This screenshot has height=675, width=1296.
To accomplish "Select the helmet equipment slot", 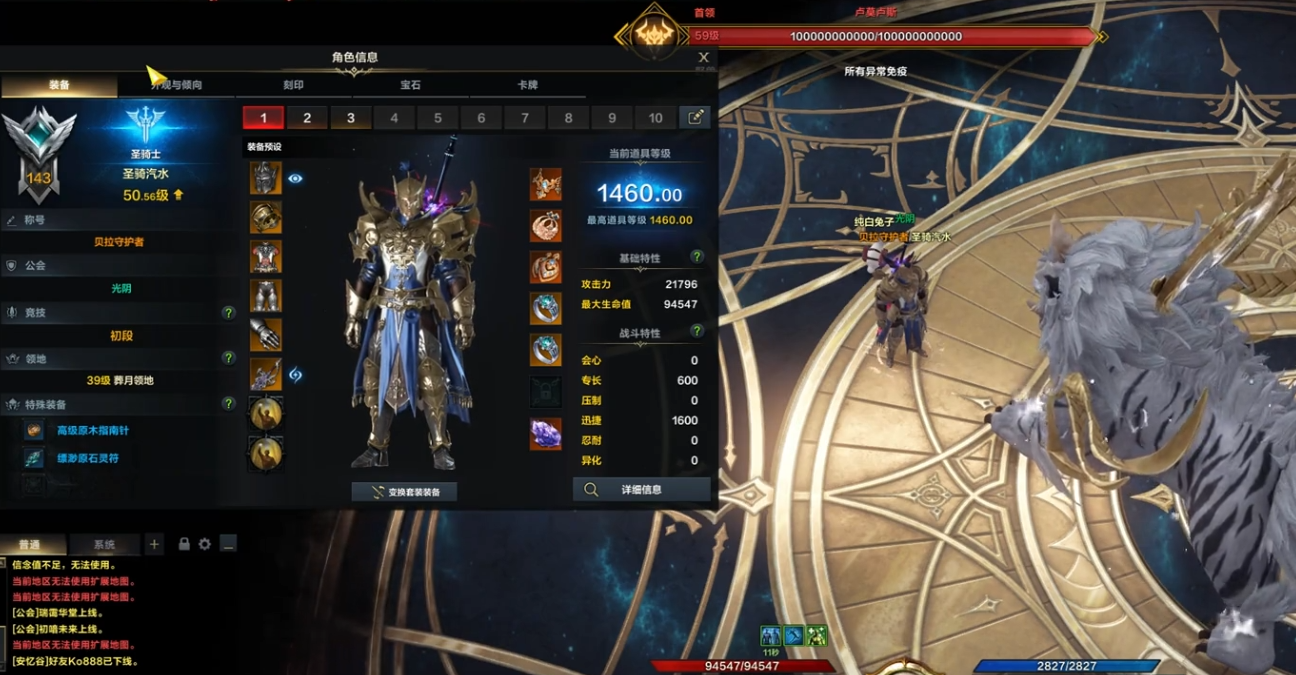I will 265,178.
